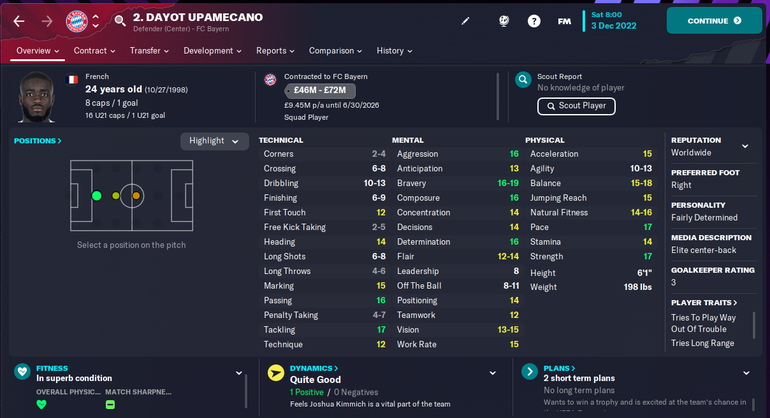
Task: Go back with the left arrow
Action: point(18,20)
